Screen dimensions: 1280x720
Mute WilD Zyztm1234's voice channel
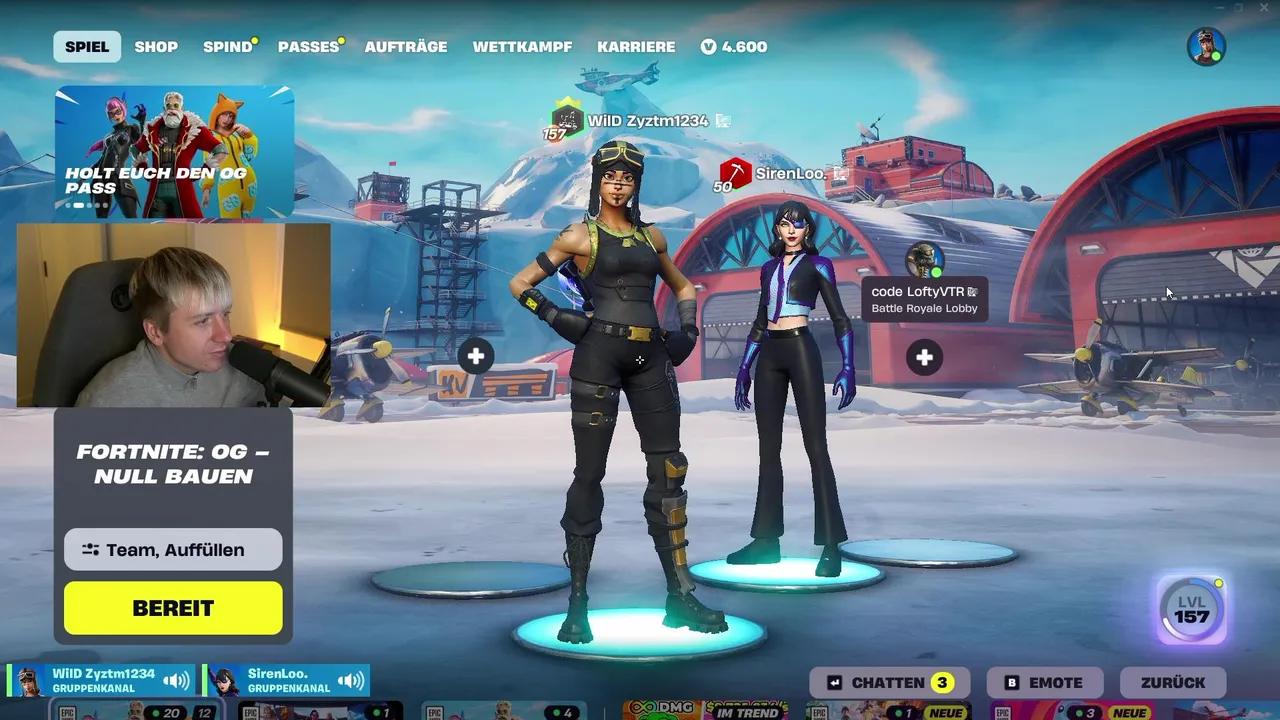[175, 679]
